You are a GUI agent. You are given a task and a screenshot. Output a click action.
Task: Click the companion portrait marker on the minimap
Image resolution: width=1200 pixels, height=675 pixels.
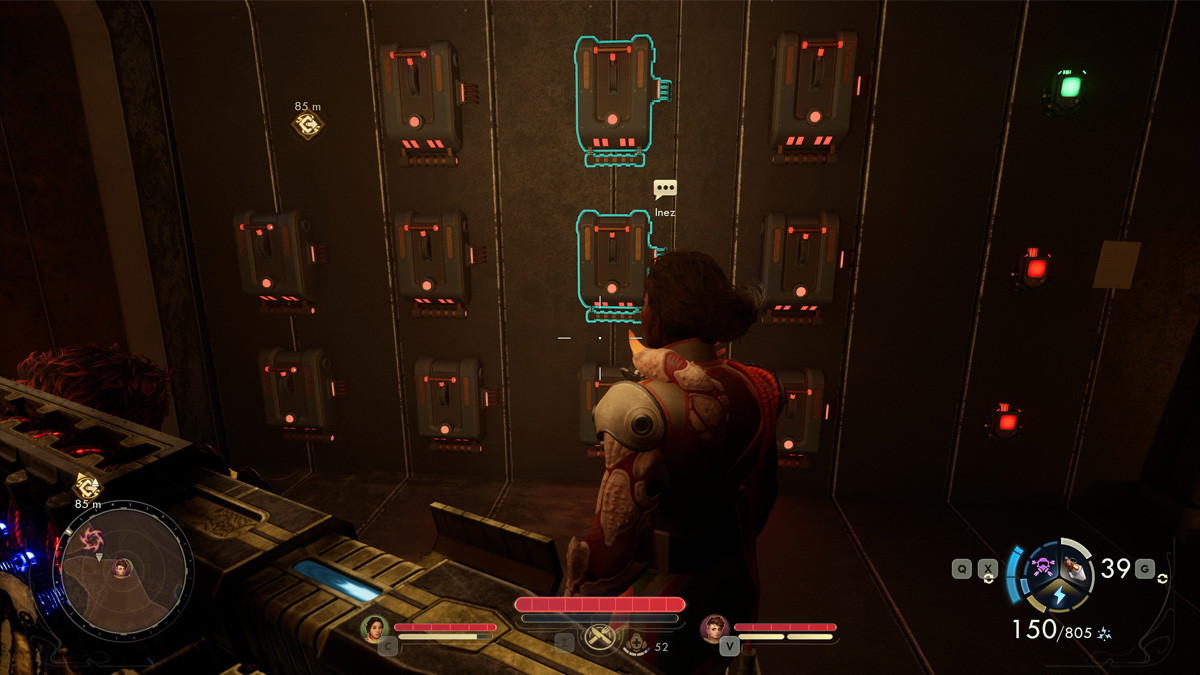[122, 568]
